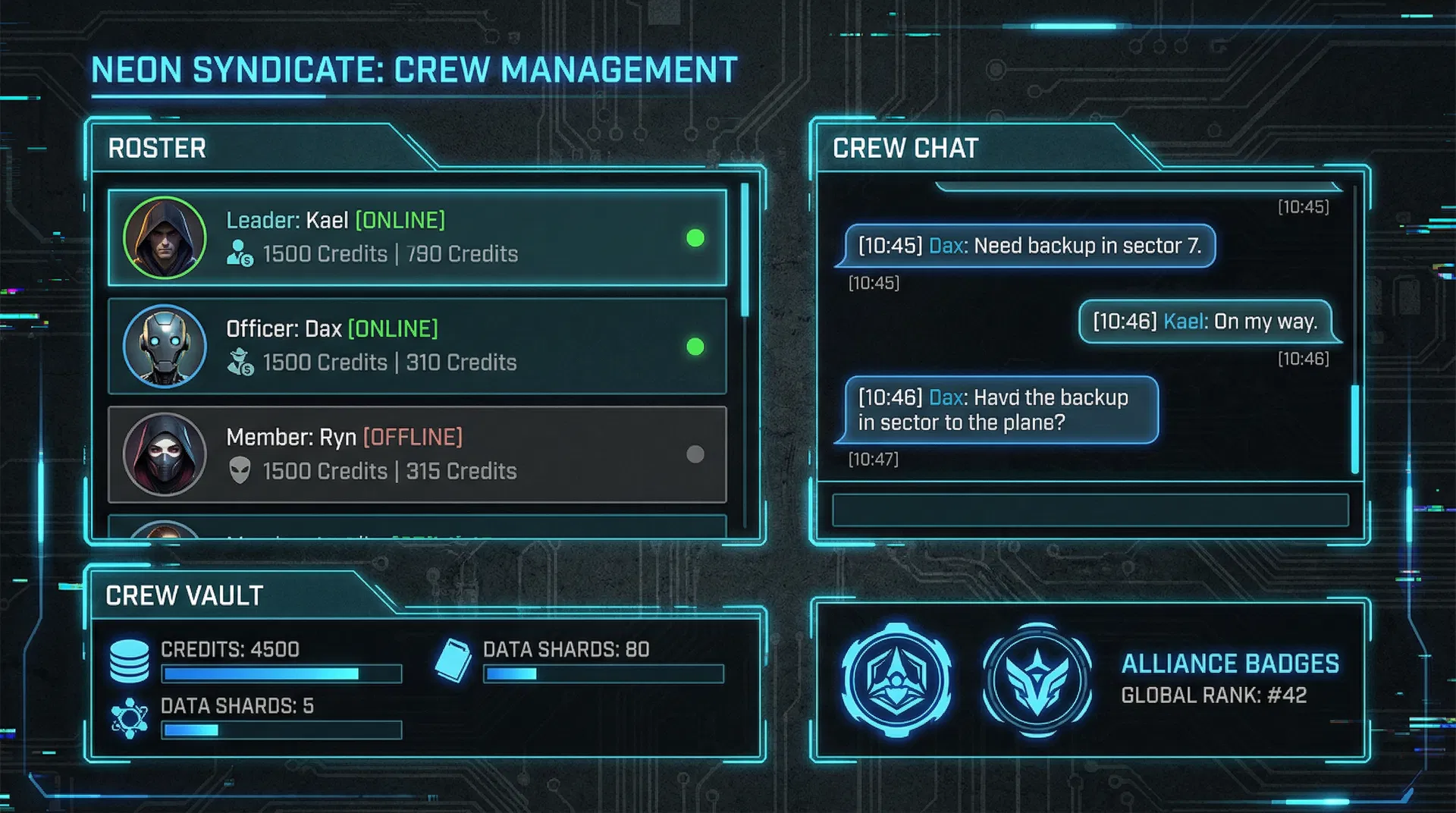The width and height of the screenshot is (1456, 813).
Task: Switch to the ROSTER tab
Action: point(157,149)
